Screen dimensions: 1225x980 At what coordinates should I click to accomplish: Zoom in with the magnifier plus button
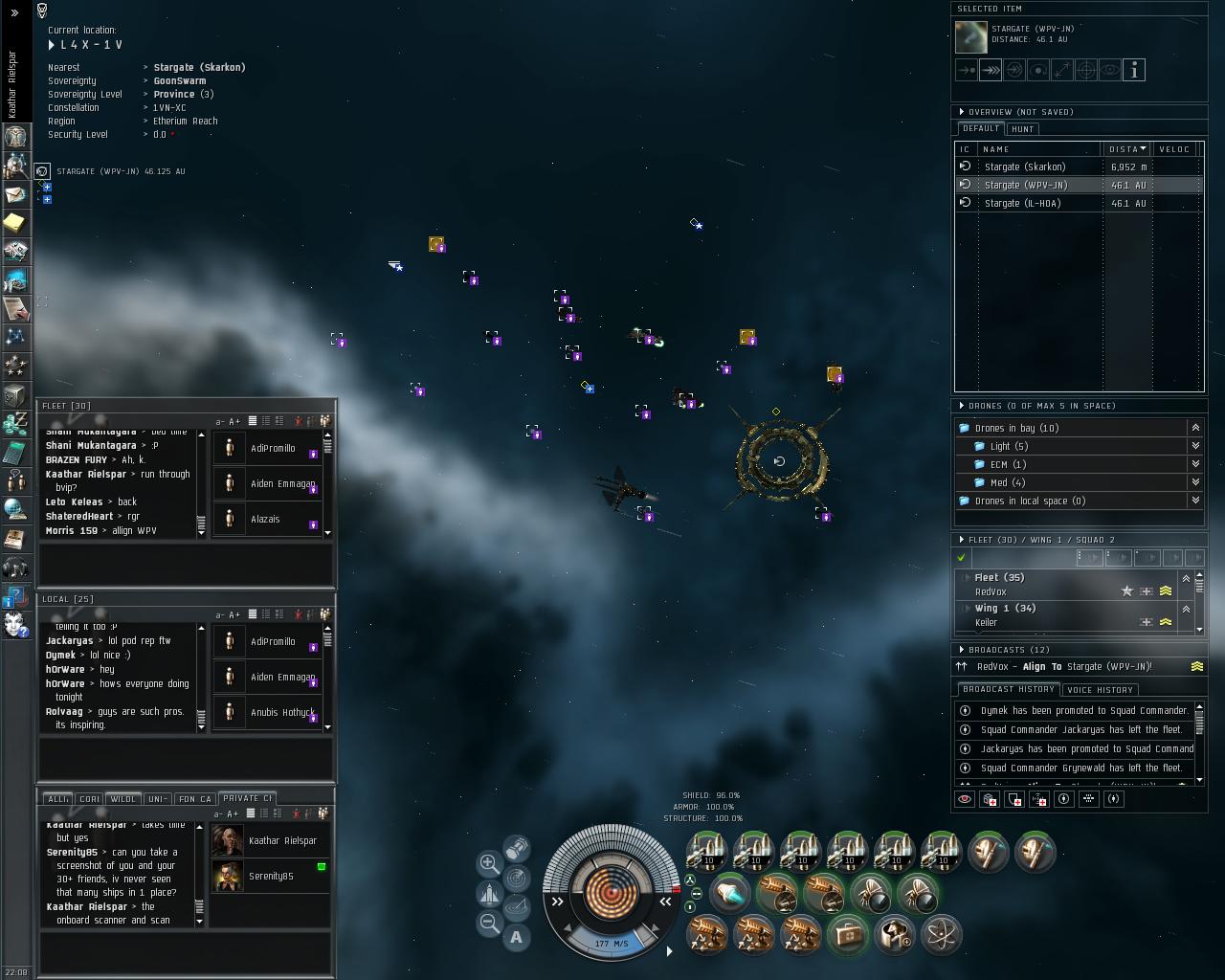click(489, 862)
